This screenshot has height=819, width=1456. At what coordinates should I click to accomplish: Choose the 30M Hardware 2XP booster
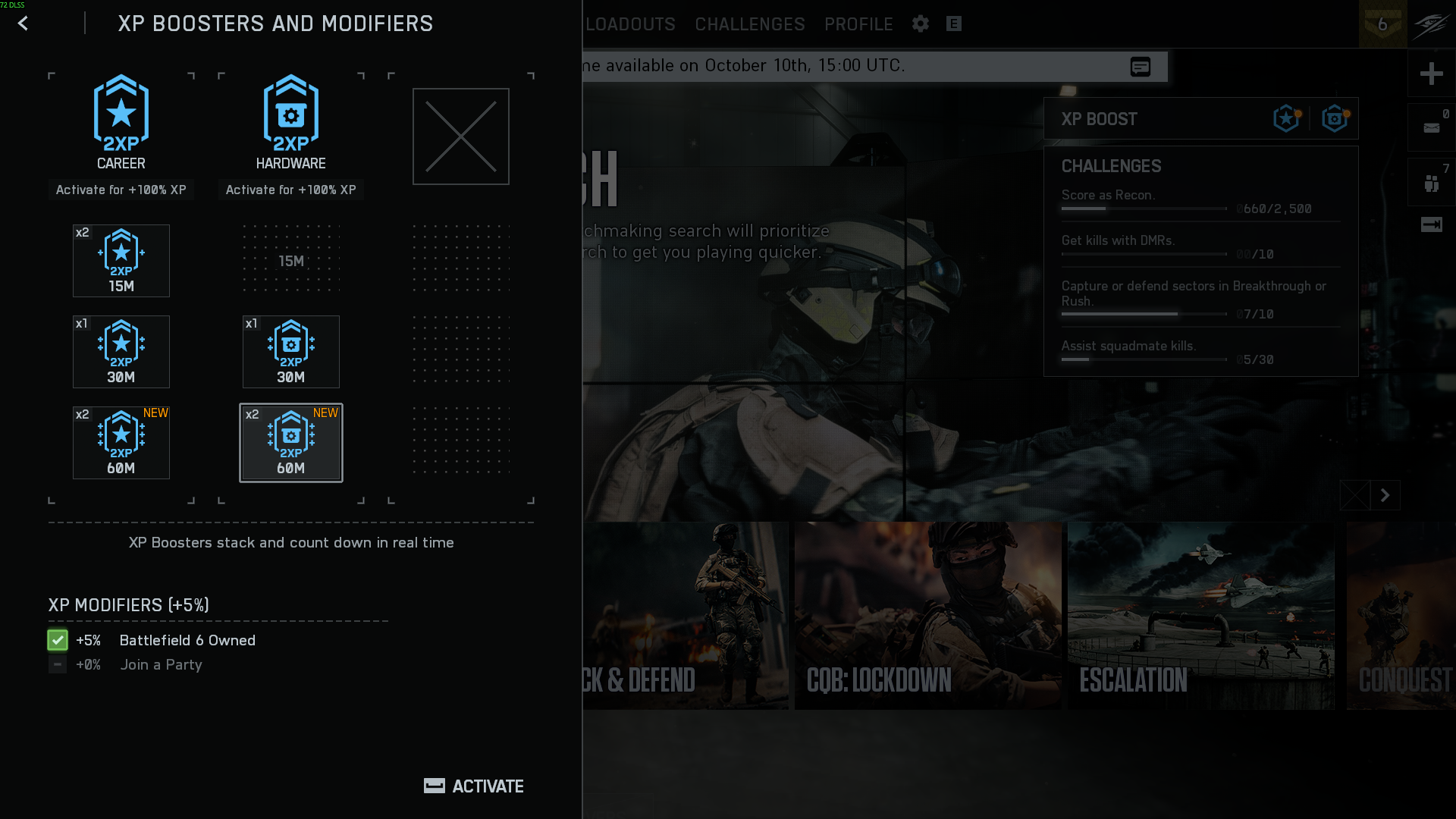291,352
